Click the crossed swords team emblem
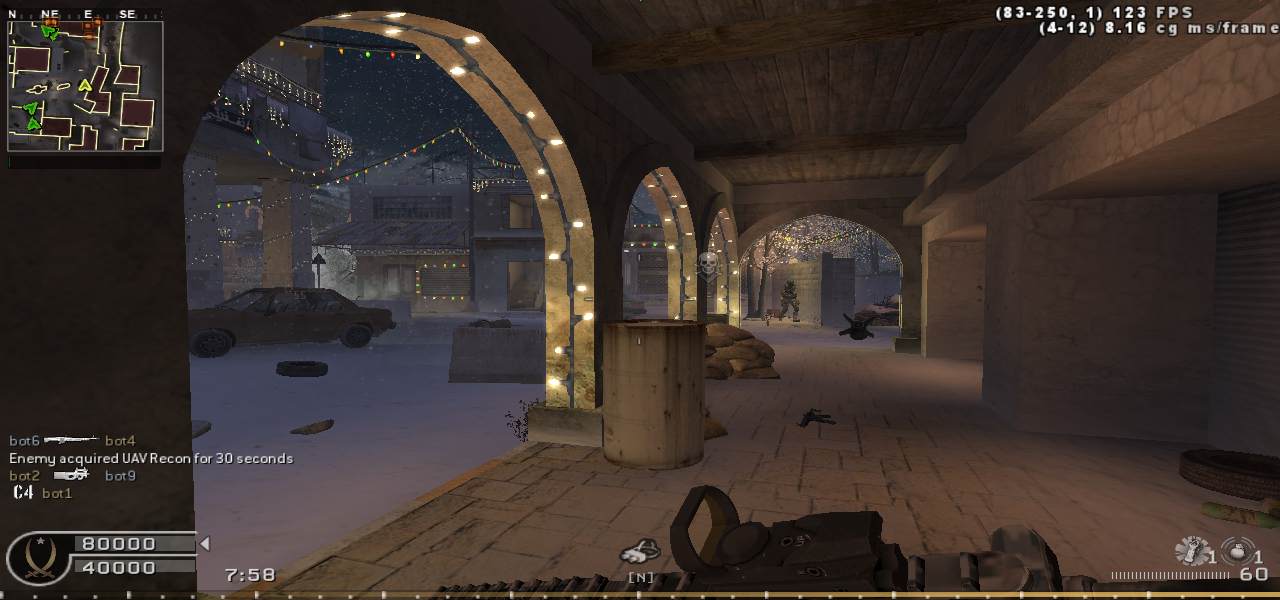 tap(37, 558)
